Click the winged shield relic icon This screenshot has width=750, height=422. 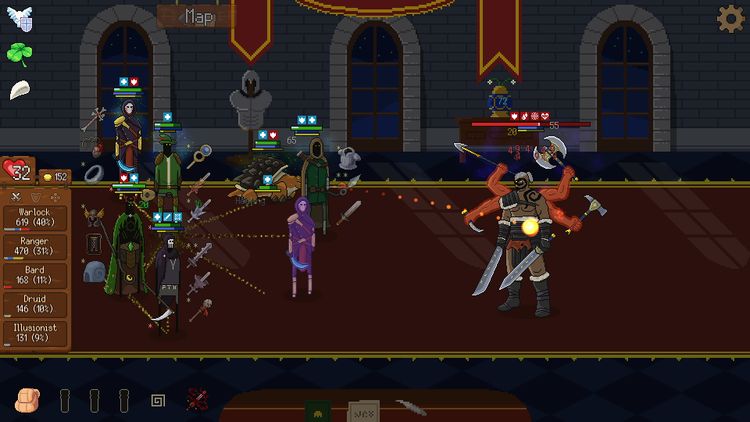(x=19, y=19)
